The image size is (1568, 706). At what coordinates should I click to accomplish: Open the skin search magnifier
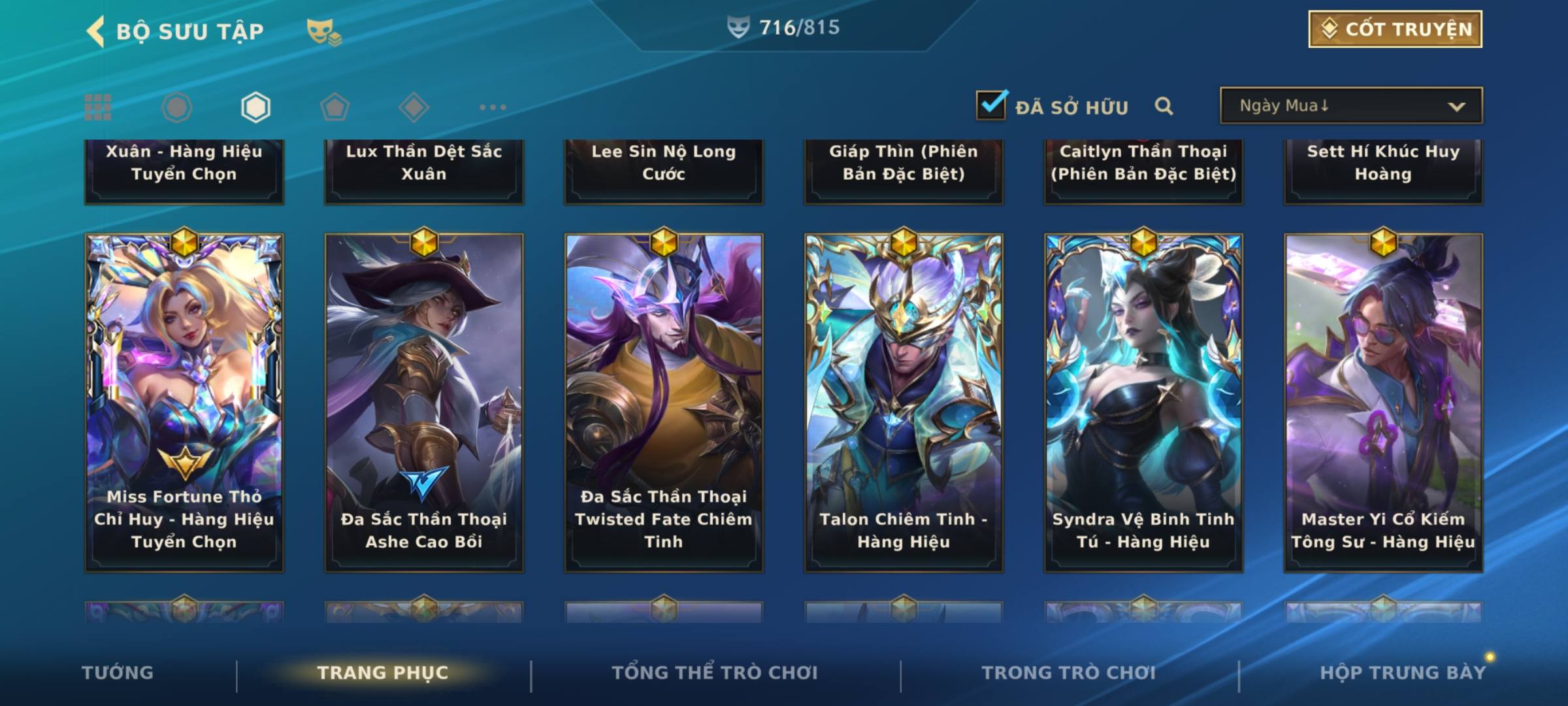(x=1164, y=106)
